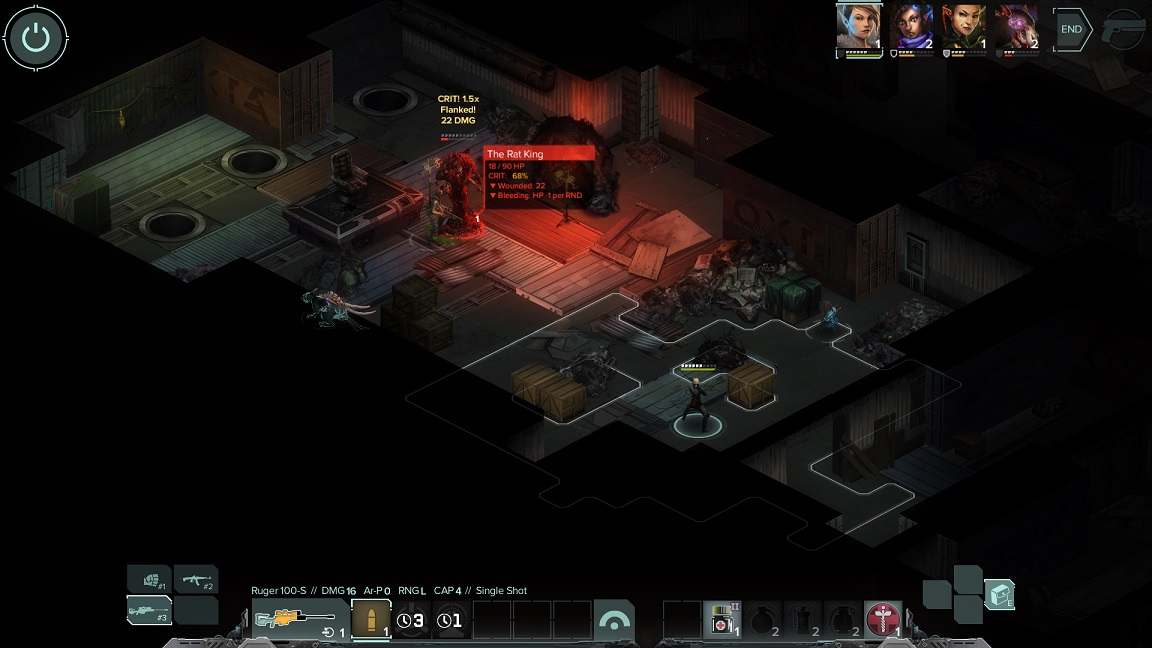Switch to assault rifle slot #2
The width and height of the screenshot is (1152, 648).
(196, 578)
